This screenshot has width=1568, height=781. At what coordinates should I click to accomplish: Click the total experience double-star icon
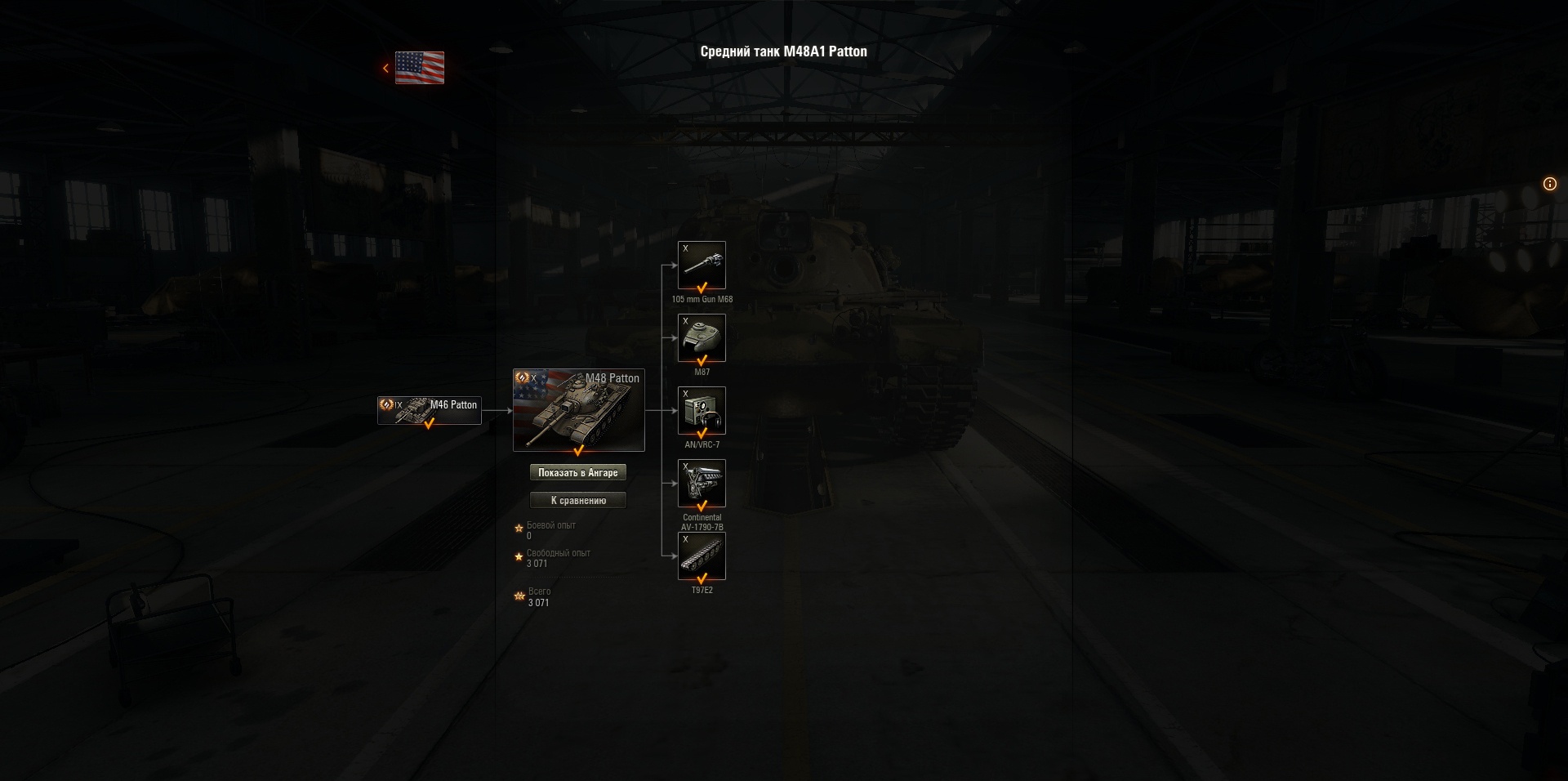(x=518, y=596)
